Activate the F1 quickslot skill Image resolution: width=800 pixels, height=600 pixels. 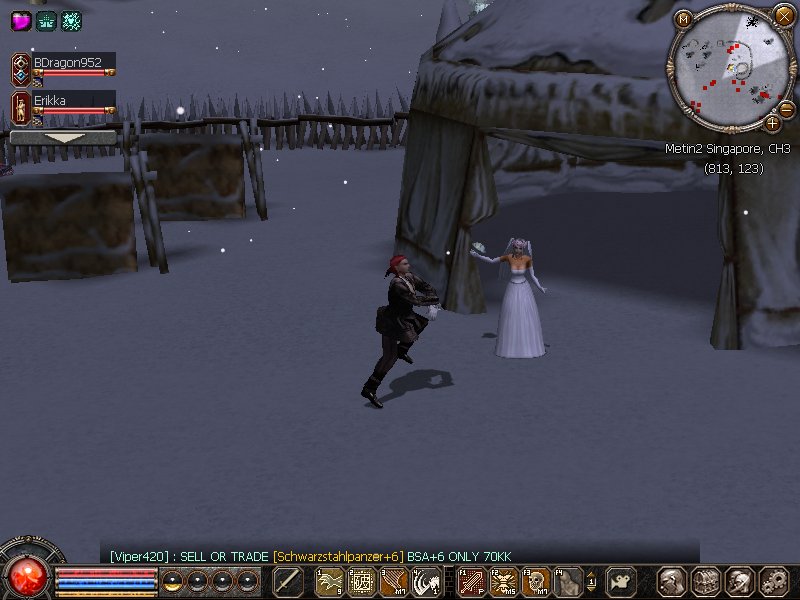tap(471, 581)
